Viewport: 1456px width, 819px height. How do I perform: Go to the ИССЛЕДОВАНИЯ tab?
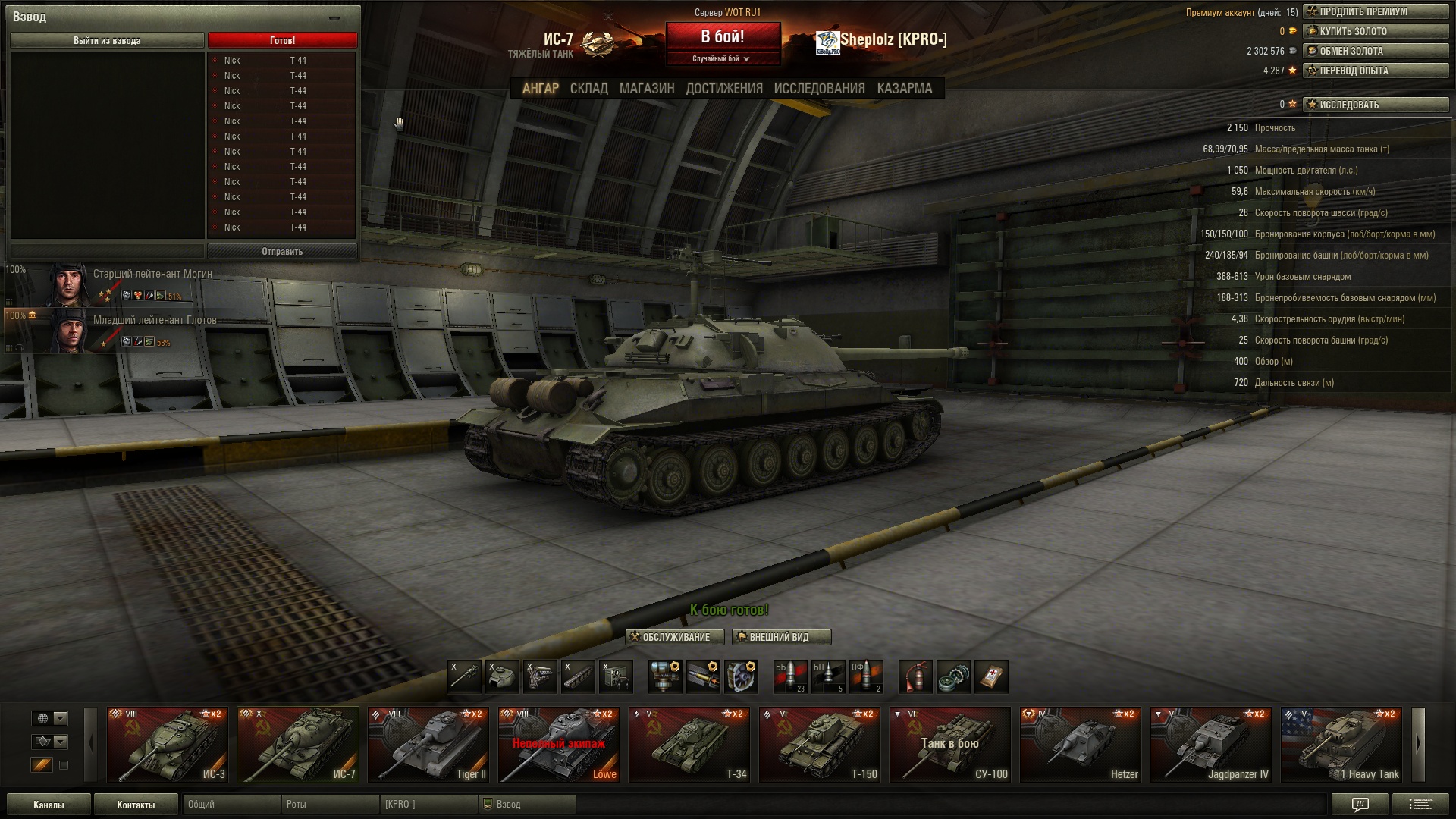(819, 89)
